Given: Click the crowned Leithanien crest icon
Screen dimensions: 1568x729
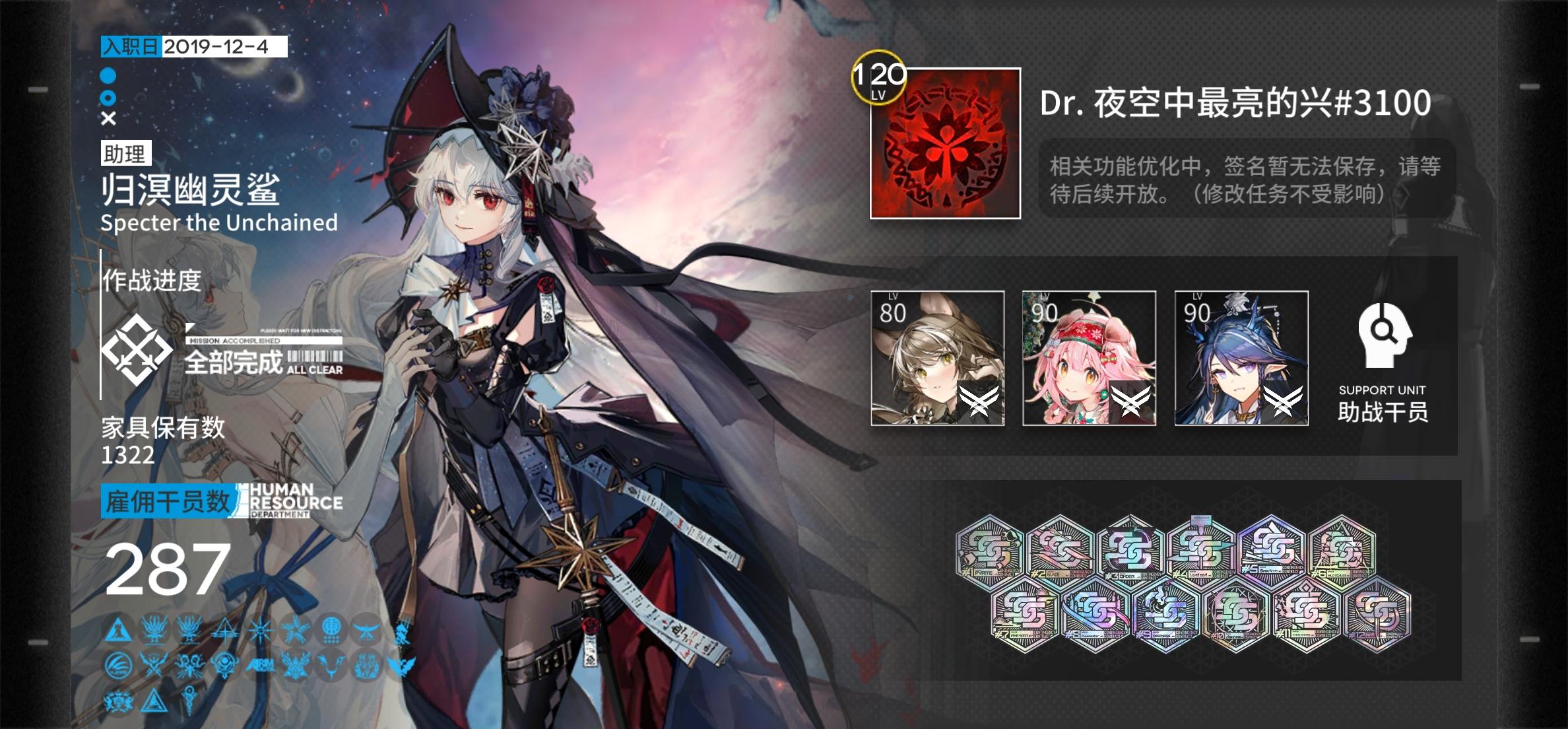Looking at the screenshot, I should 118,702.
